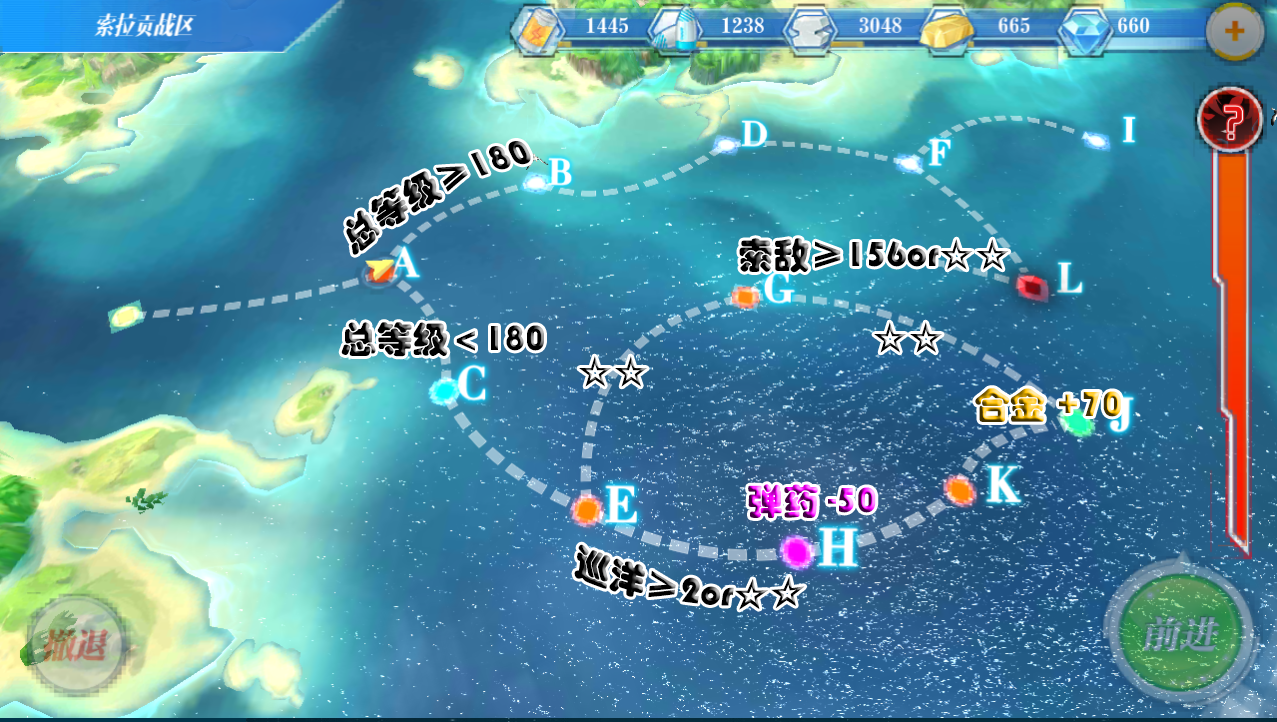The width and height of the screenshot is (1277, 722).
Task: Click the green 前进 advance button
Action: (1181, 634)
